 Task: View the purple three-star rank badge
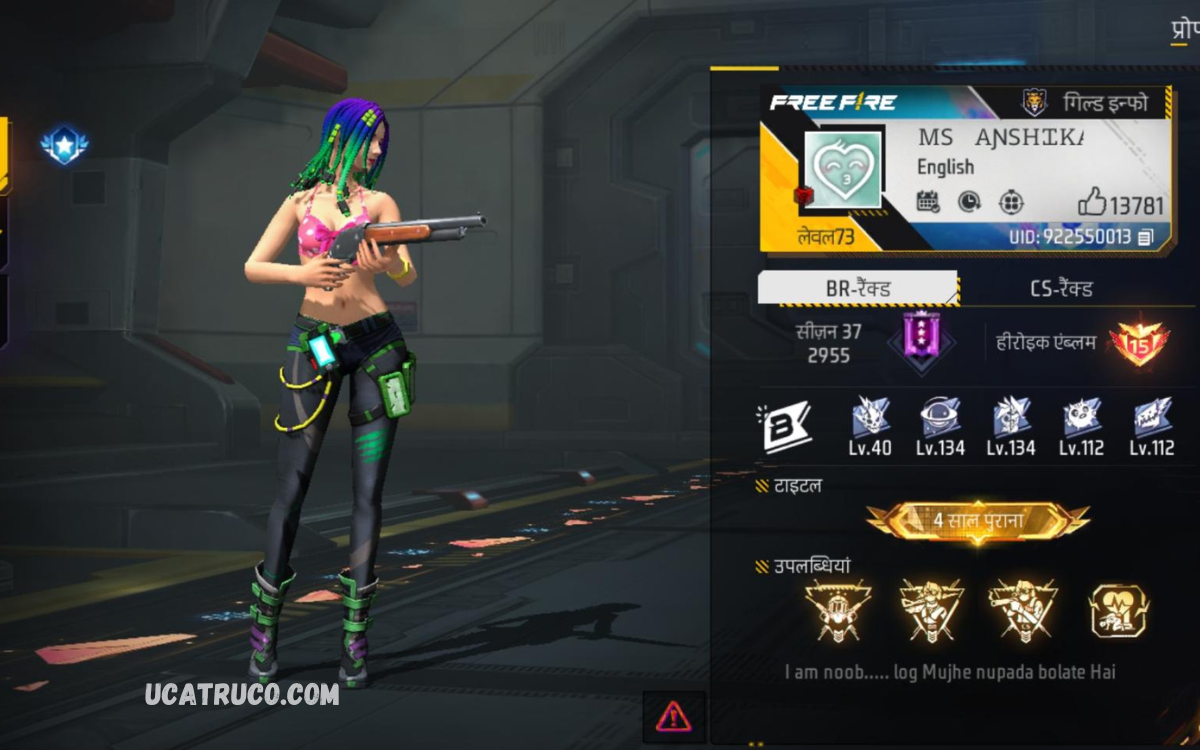921,341
